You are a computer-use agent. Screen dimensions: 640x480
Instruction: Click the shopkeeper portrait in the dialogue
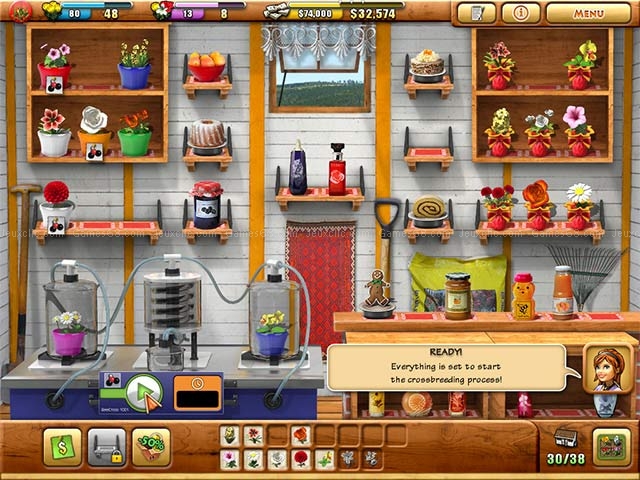607,368
